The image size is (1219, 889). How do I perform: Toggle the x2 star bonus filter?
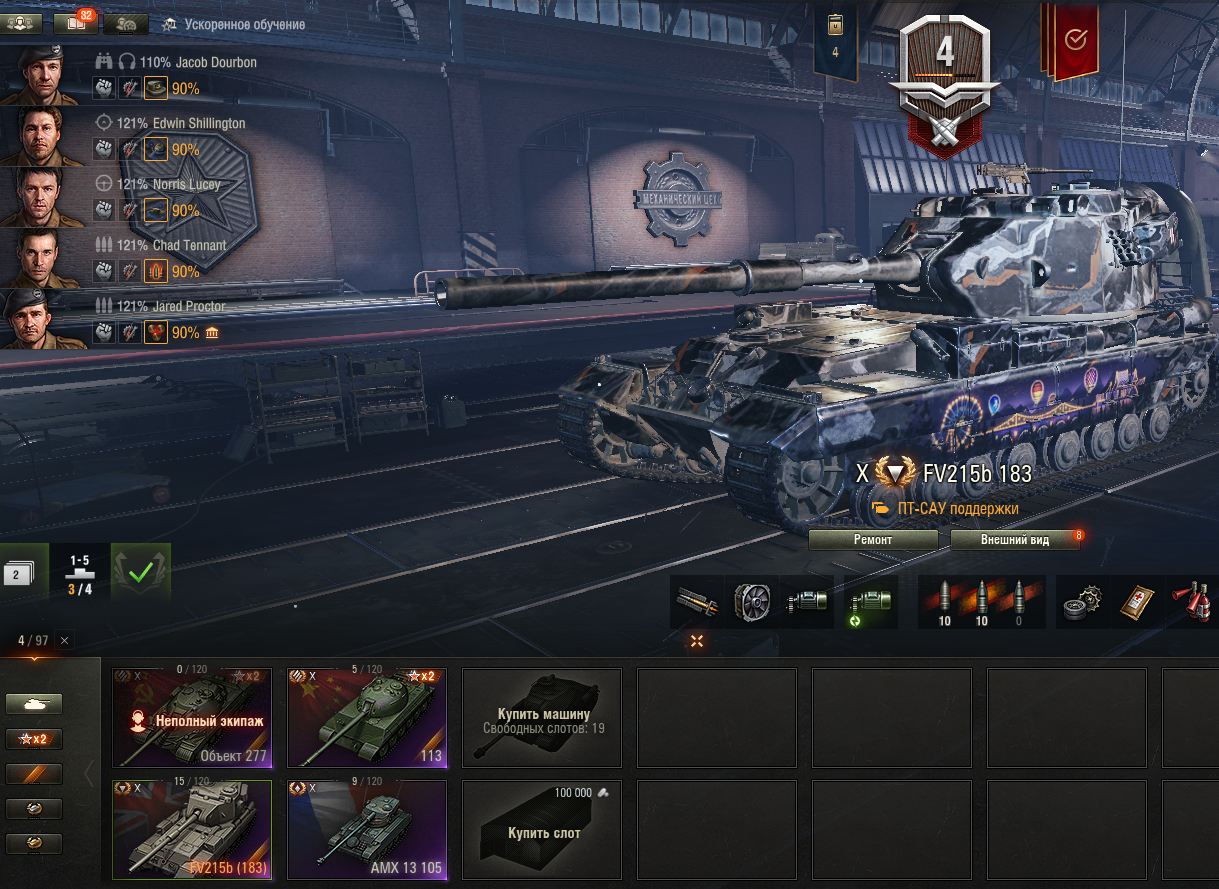[x=34, y=739]
